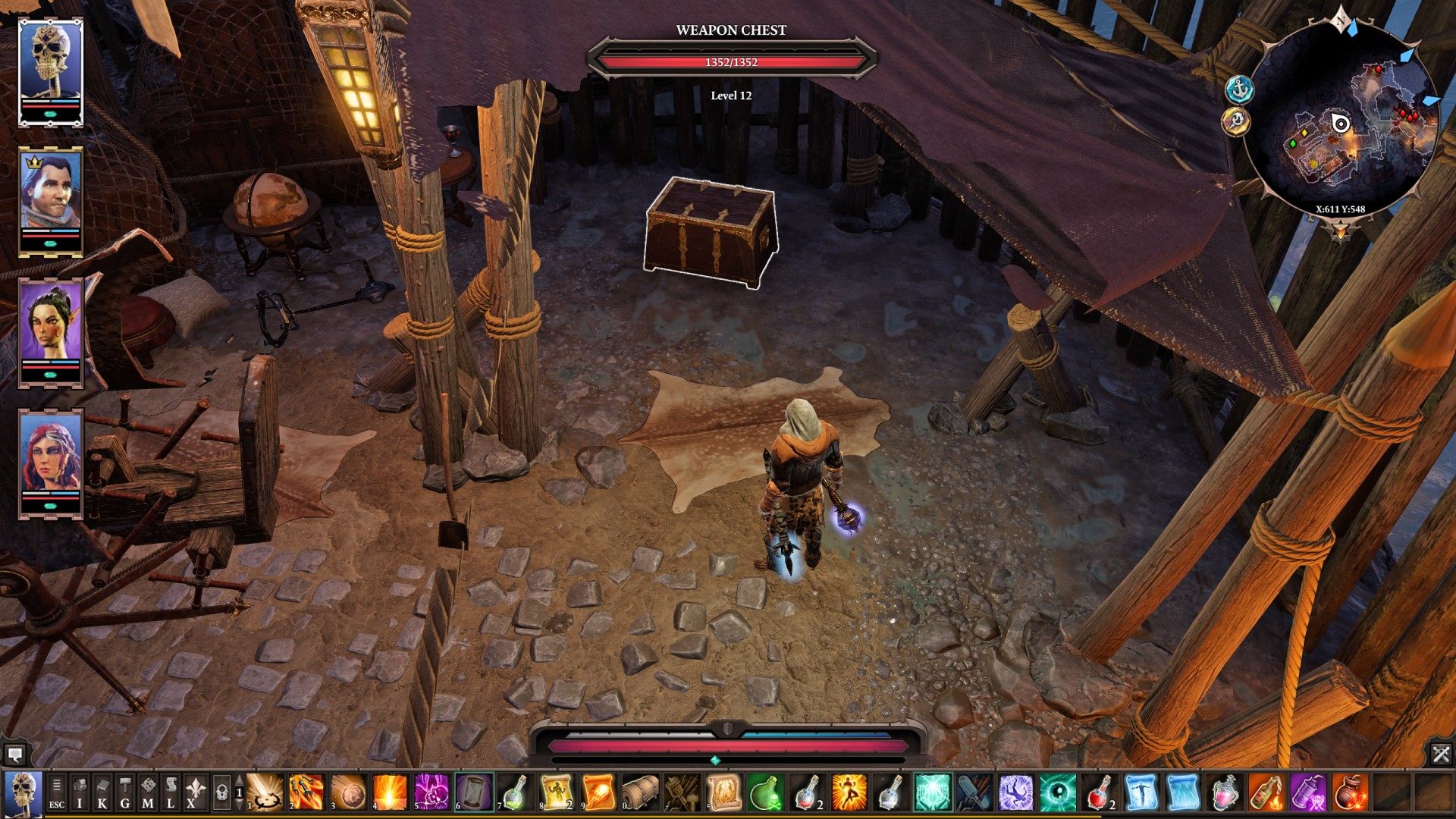
Task: Open the journal scroll L button
Action: 171,793
